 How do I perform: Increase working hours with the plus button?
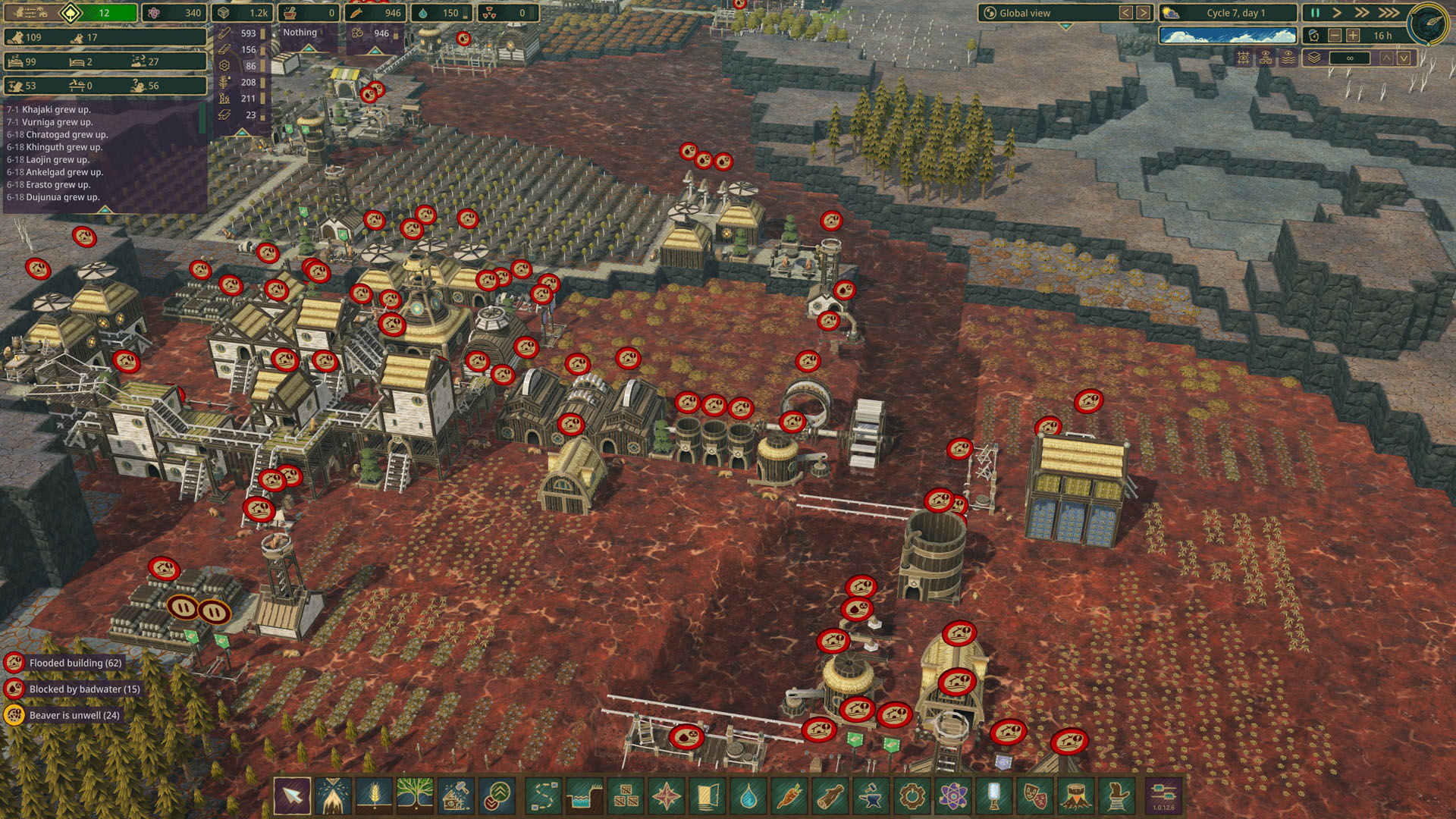click(1353, 36)
